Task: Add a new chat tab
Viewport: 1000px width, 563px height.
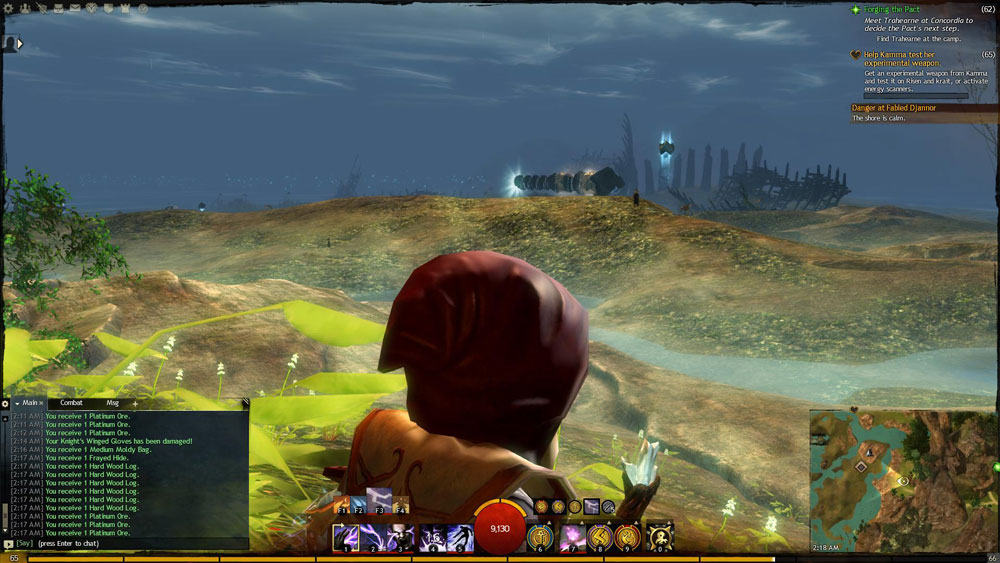Action: (135, 404)
